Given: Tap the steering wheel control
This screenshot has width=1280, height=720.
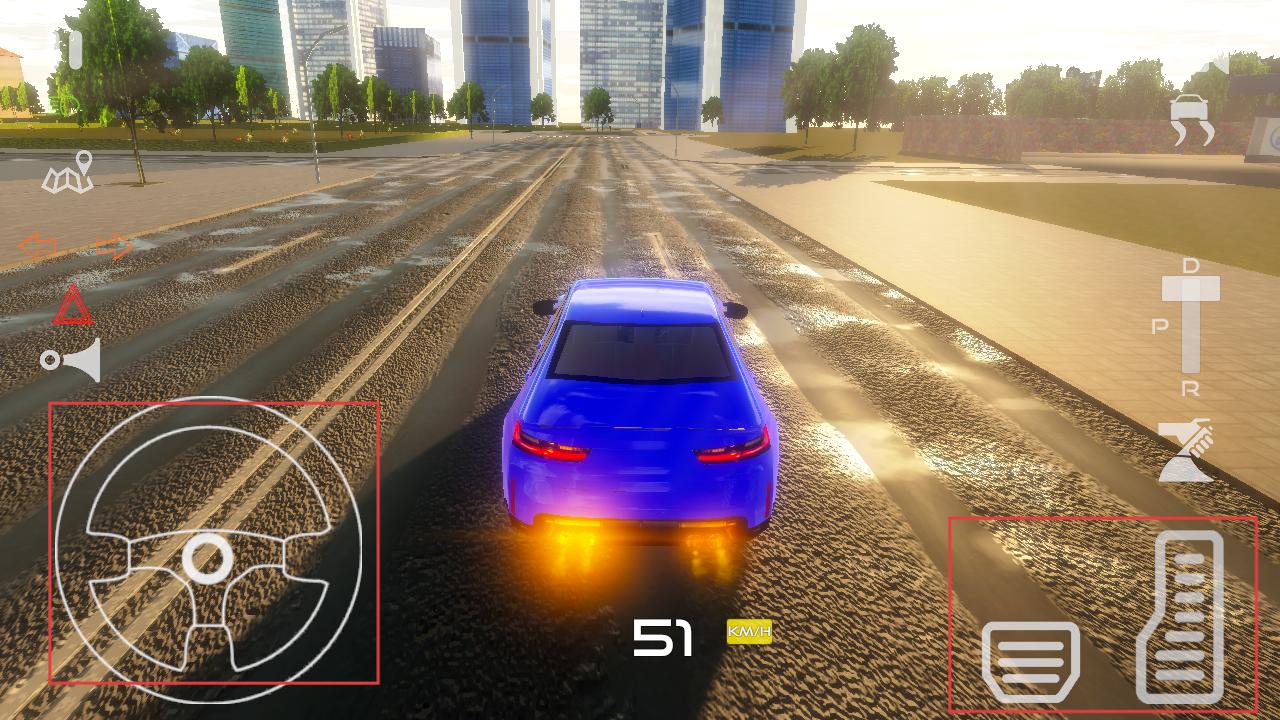Looking at the screenshot, I should (x=208, y=550).
